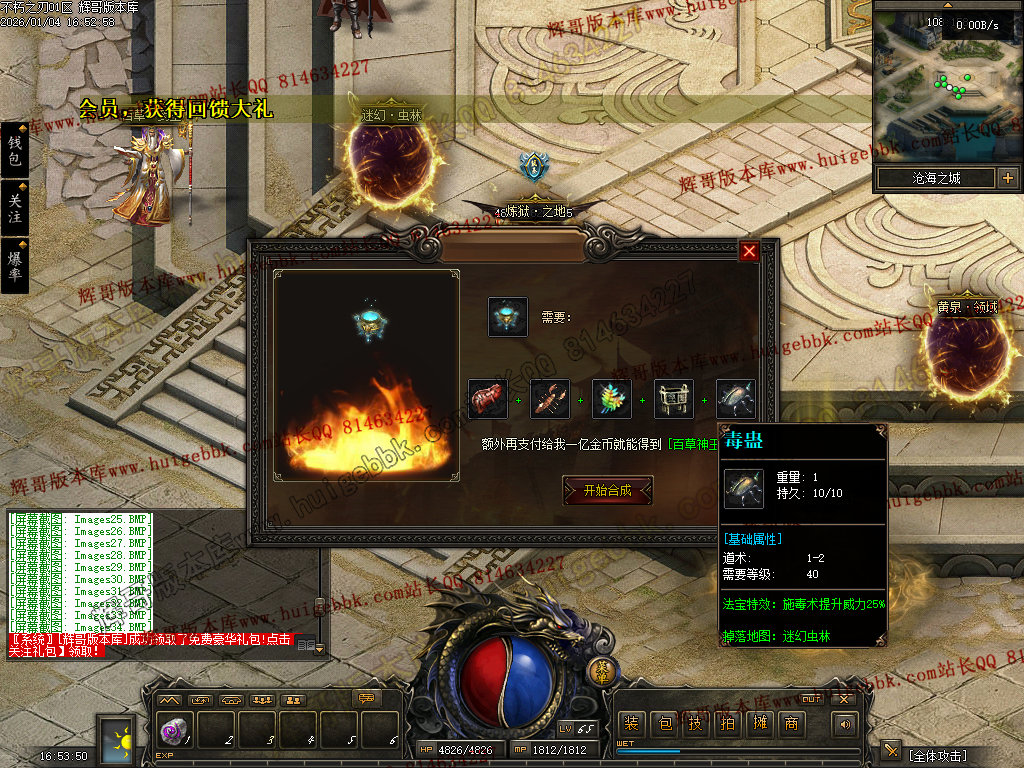Viewport: 1024px width, 768px height.
Task: Select the scorpion ingredient slot
Action: (550, 399)
